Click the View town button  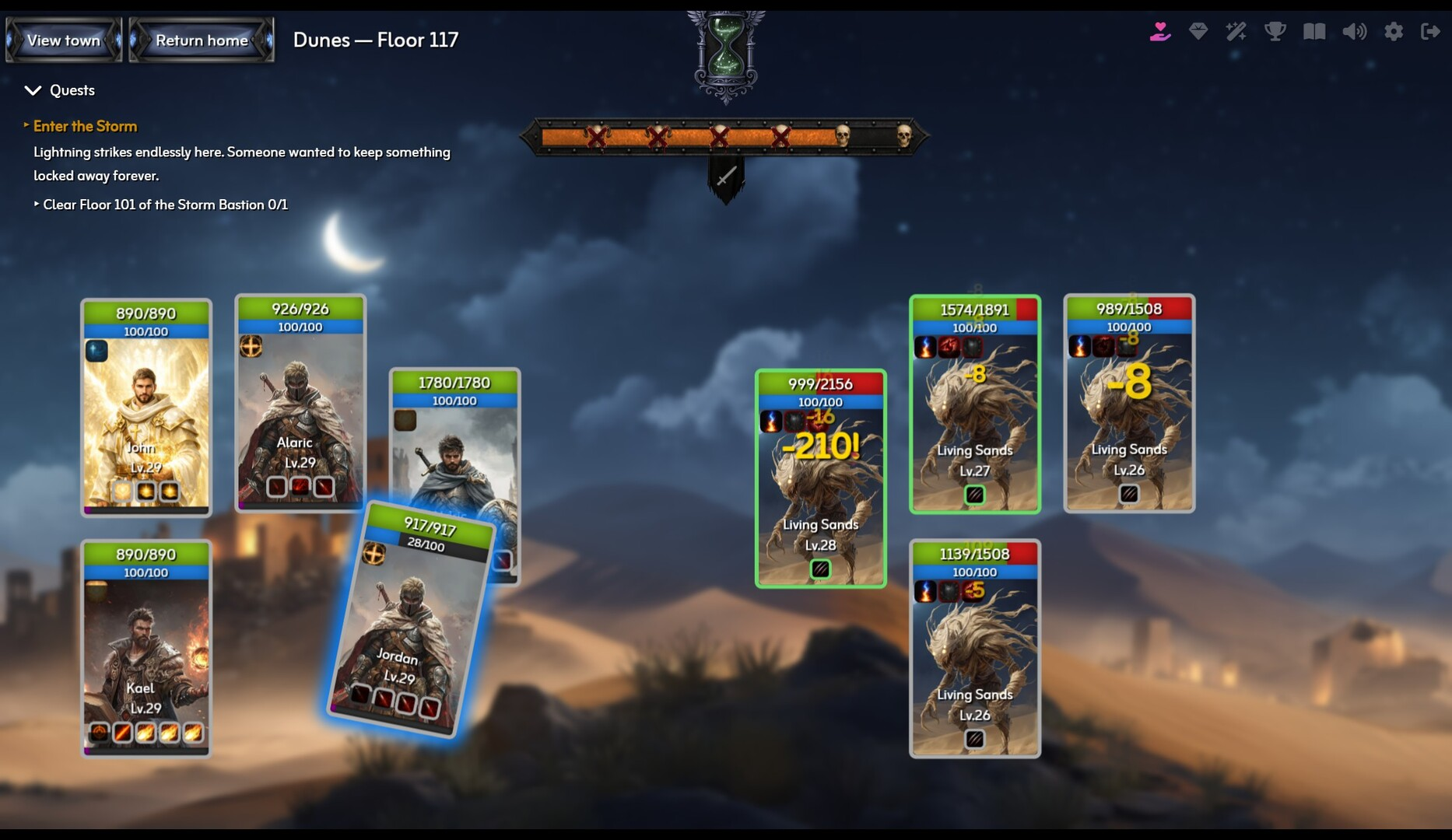pos(64,40)
